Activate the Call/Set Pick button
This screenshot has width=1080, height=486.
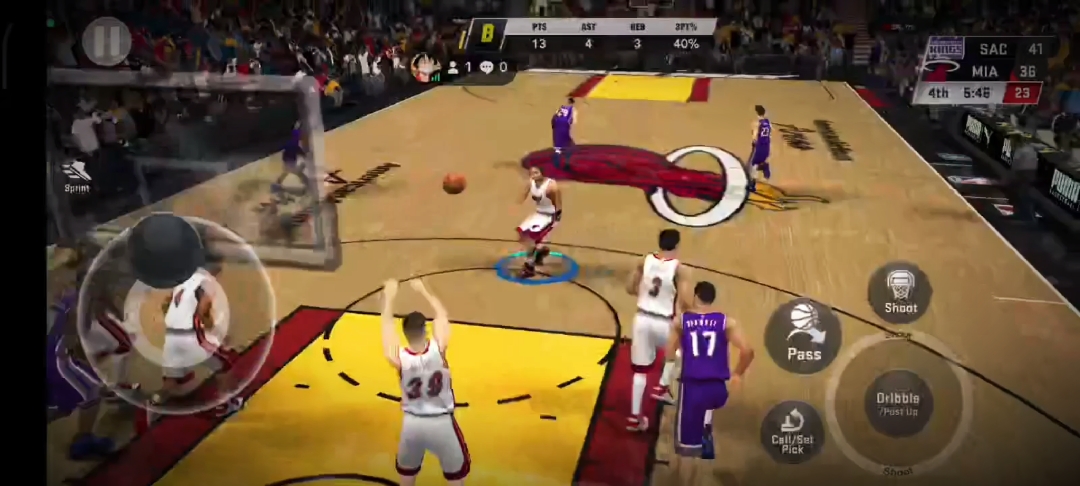792,431
